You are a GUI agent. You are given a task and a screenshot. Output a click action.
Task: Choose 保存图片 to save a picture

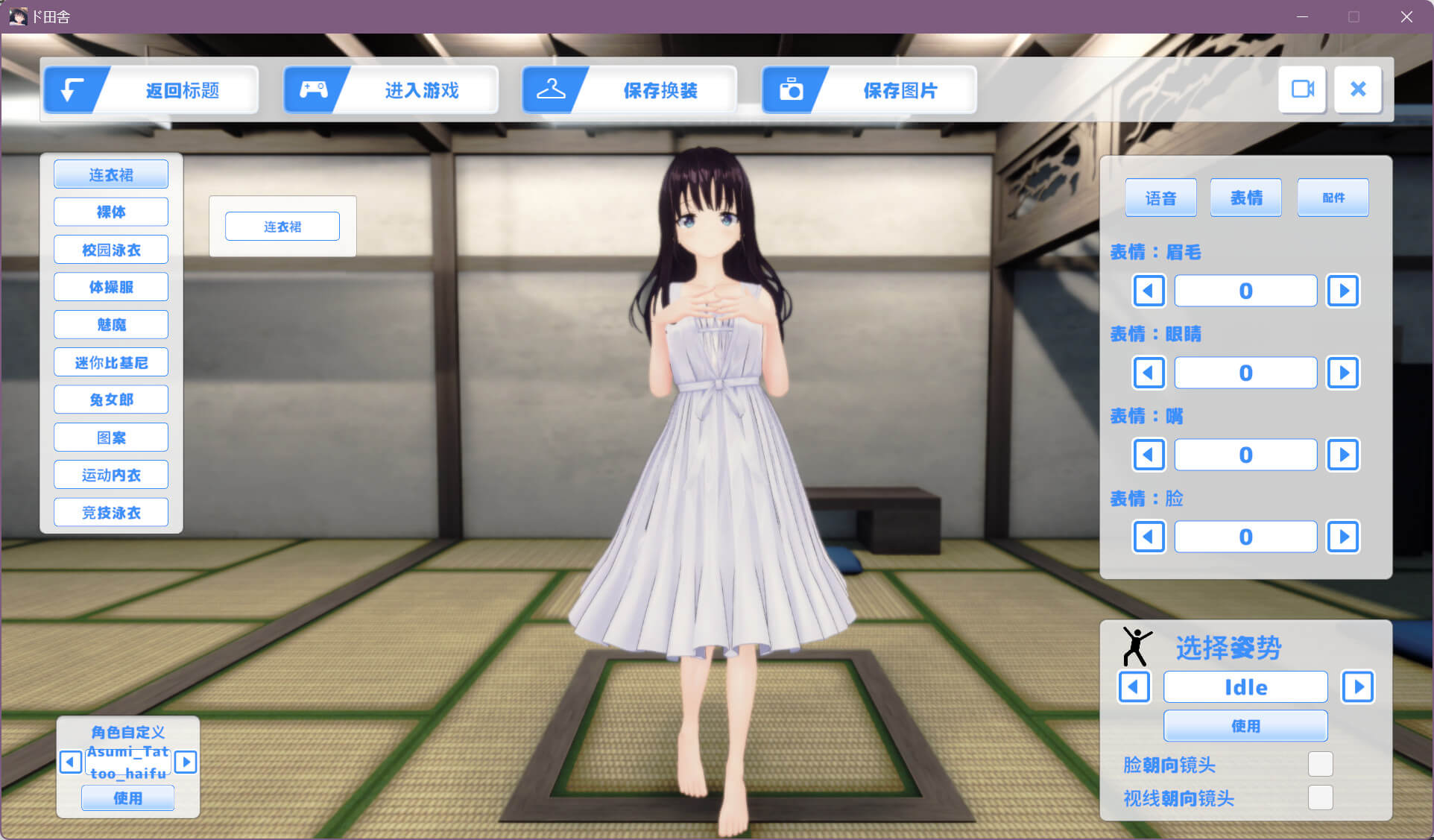869,90
